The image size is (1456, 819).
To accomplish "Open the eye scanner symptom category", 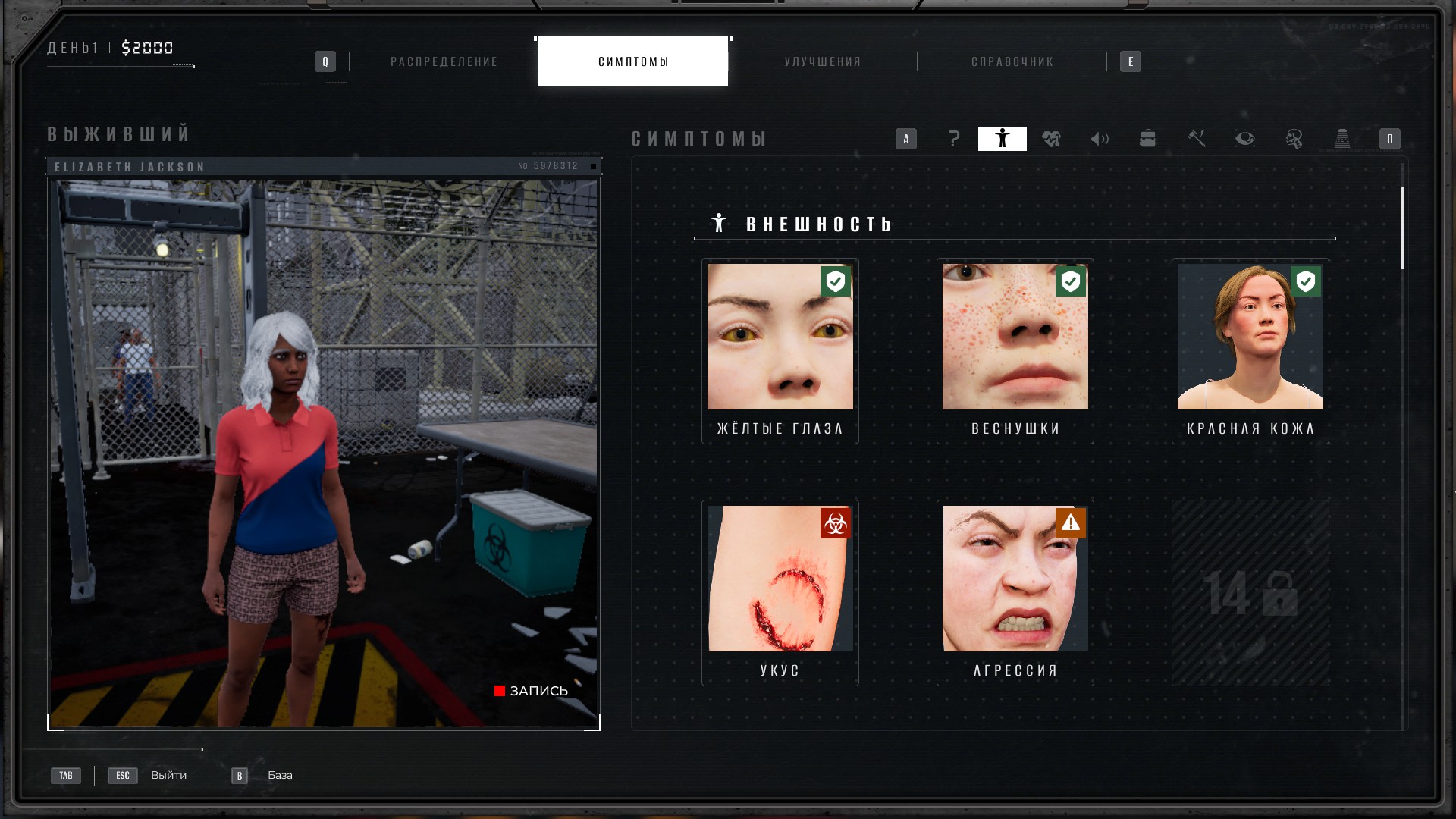I will 1245,139.
